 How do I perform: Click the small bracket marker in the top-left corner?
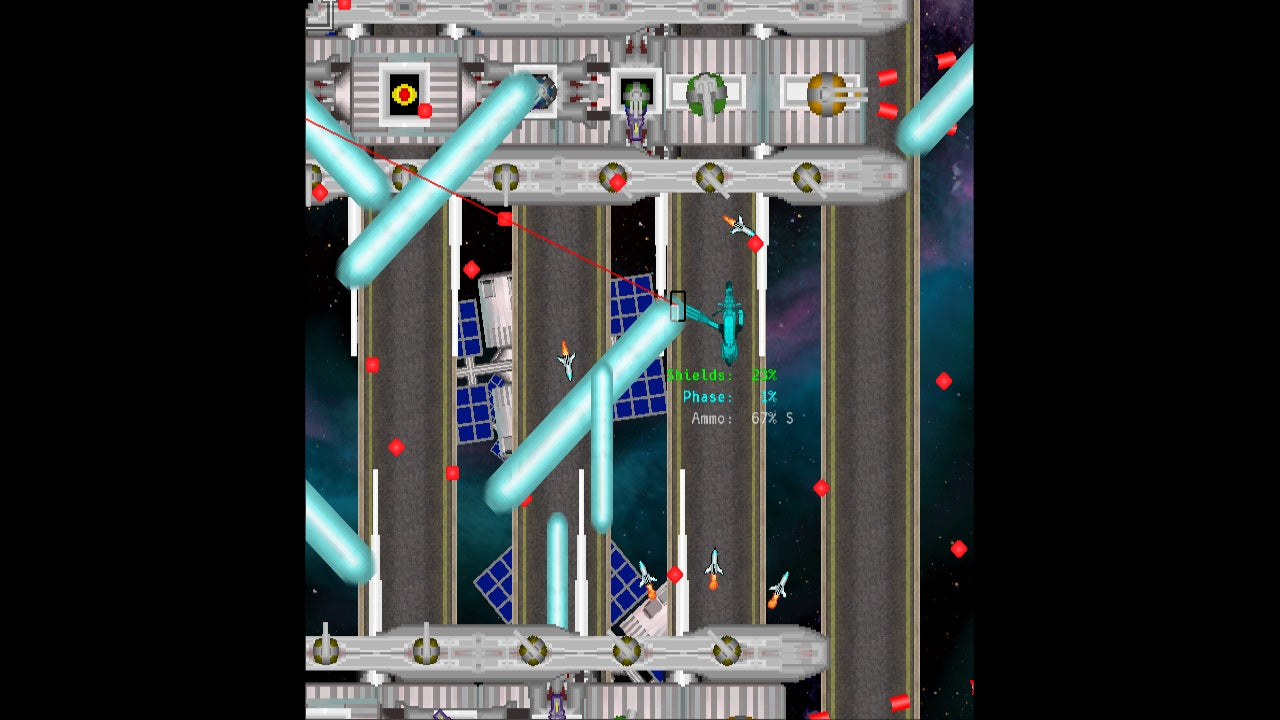click(322, 12)
